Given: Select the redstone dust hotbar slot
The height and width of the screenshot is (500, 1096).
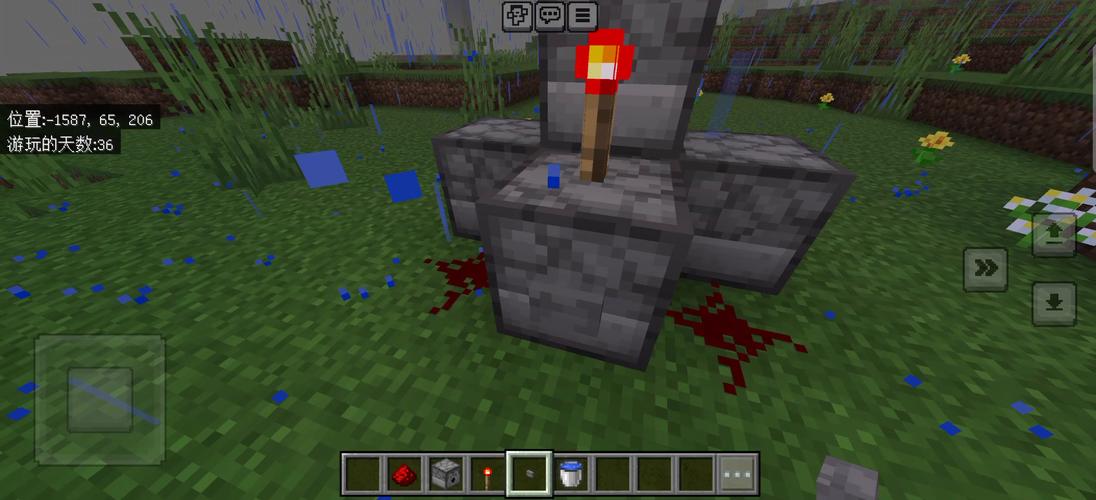Looking at the screenshot, I should pos(402,473).
